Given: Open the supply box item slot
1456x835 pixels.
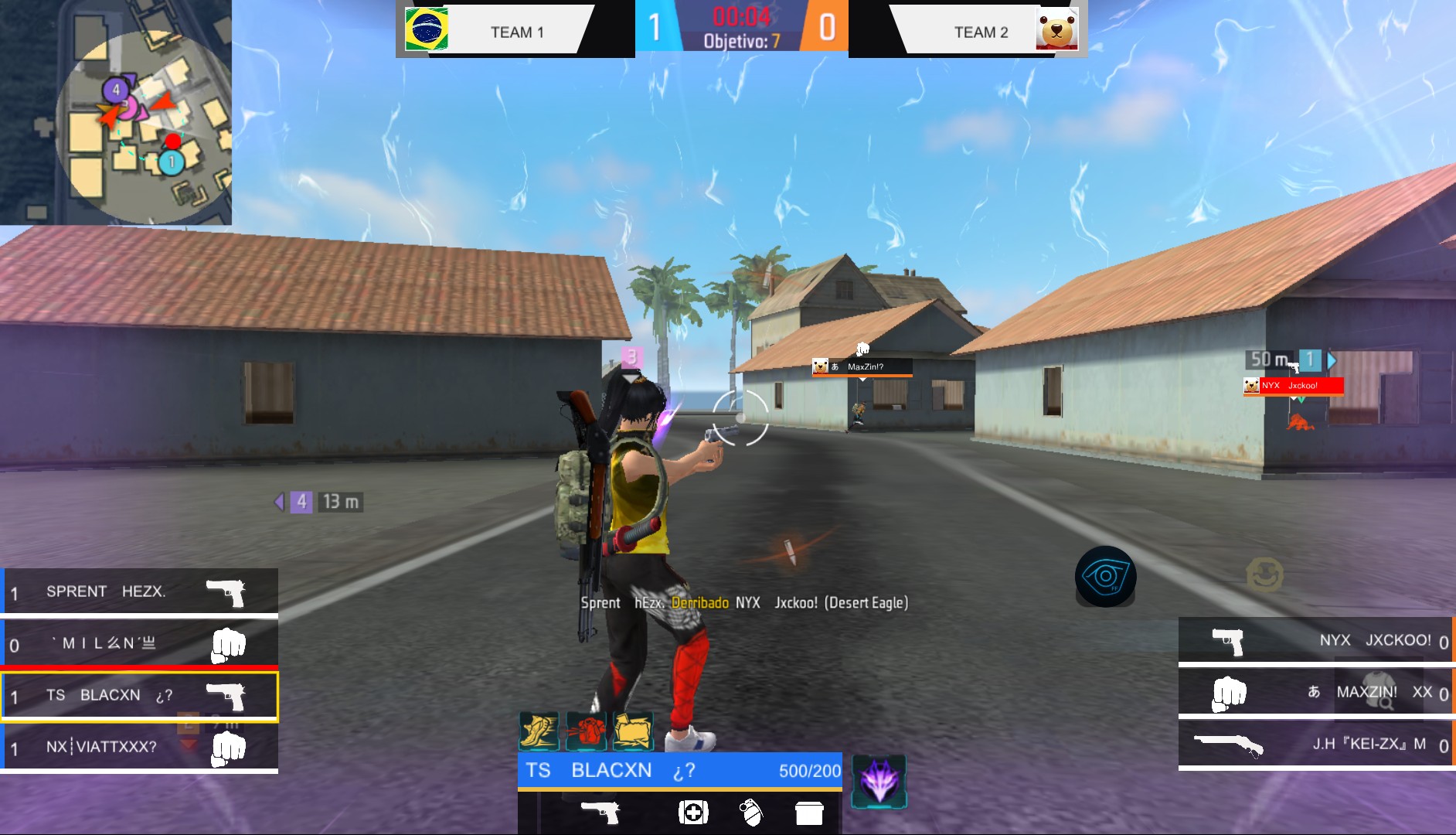Looking at the screenshot, I should pyautogui.click(x=810, y=813).
